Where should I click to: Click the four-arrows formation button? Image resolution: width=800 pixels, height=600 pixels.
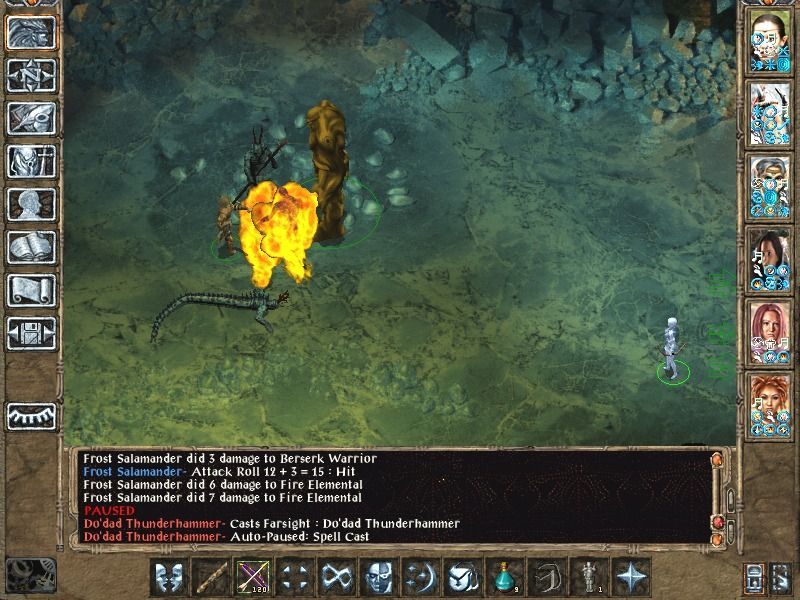293,577
